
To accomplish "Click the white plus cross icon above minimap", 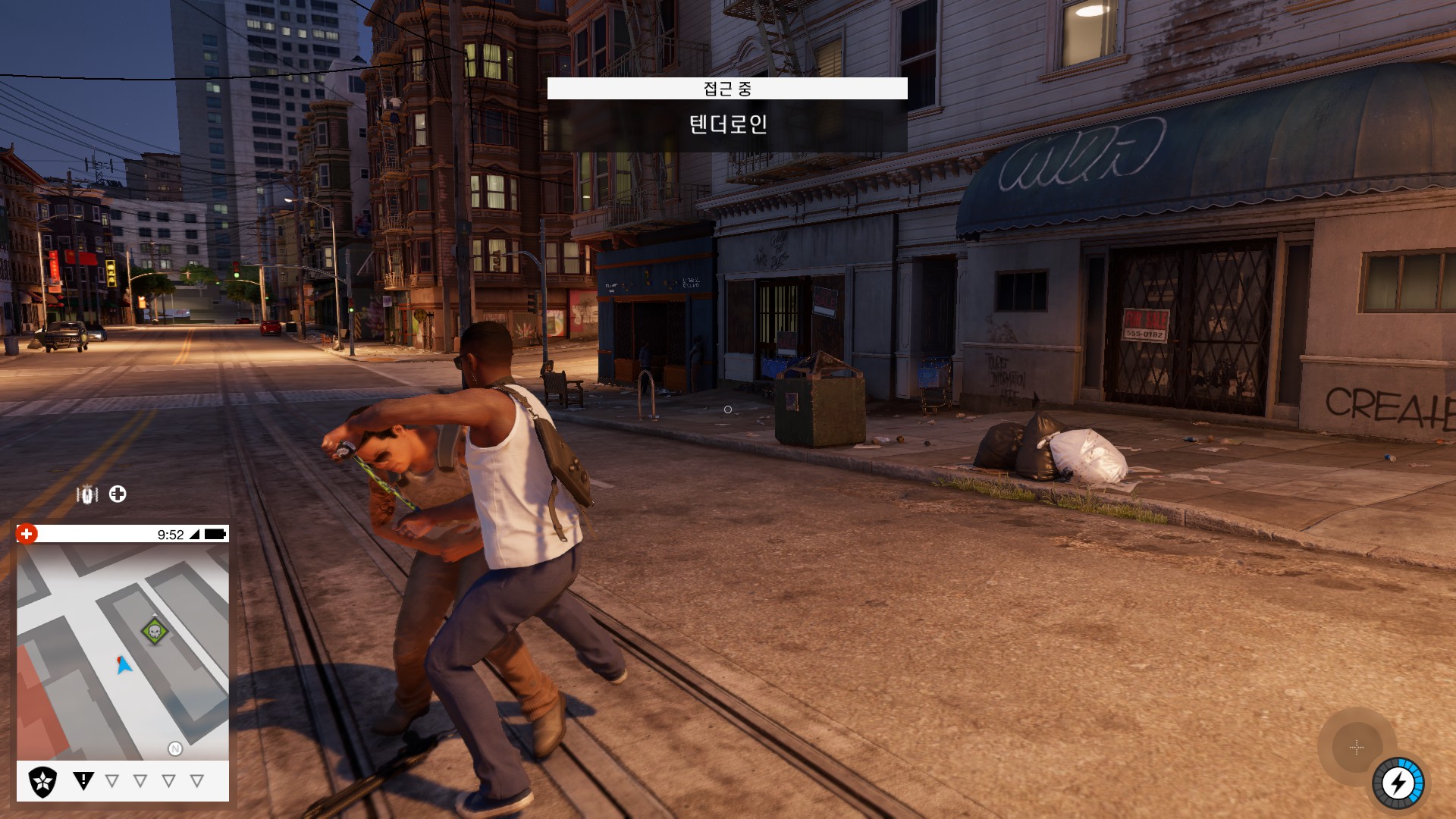I will pos(118,494).
